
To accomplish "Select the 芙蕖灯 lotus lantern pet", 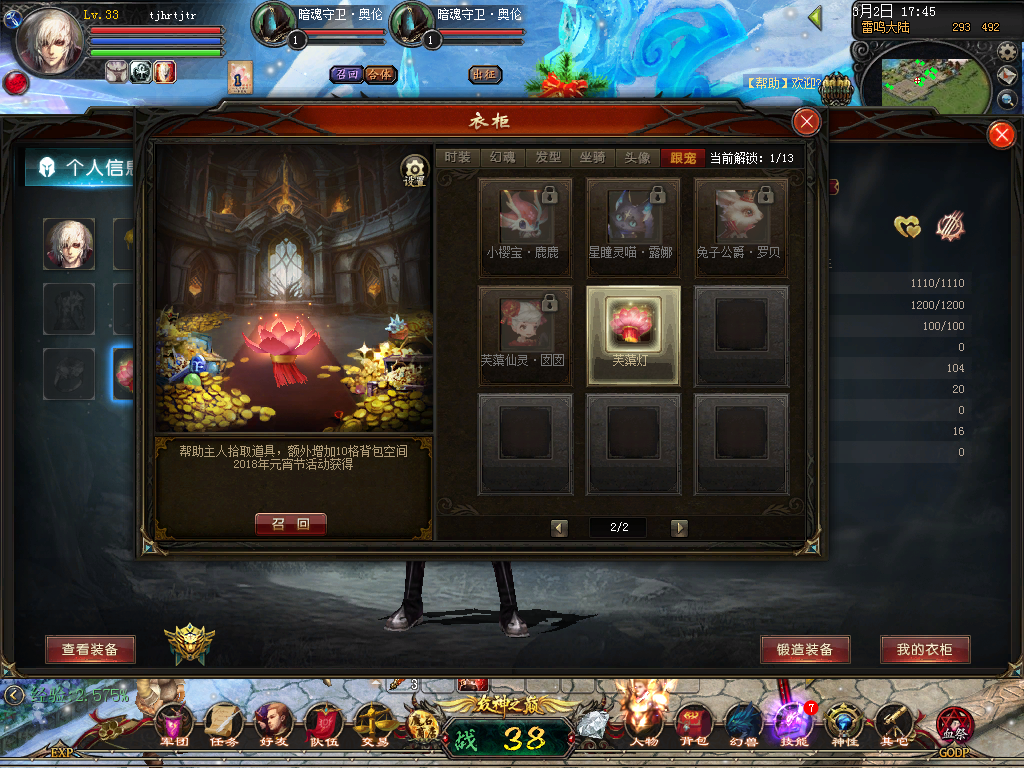I will click(633, 336).
